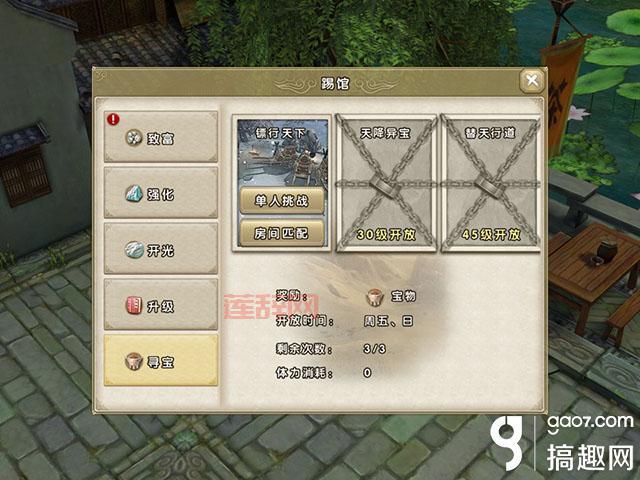Viewport: 640px width, 480px height.
Task: Click the 宝物 reward icon
Action: click(x=376, y=297)
